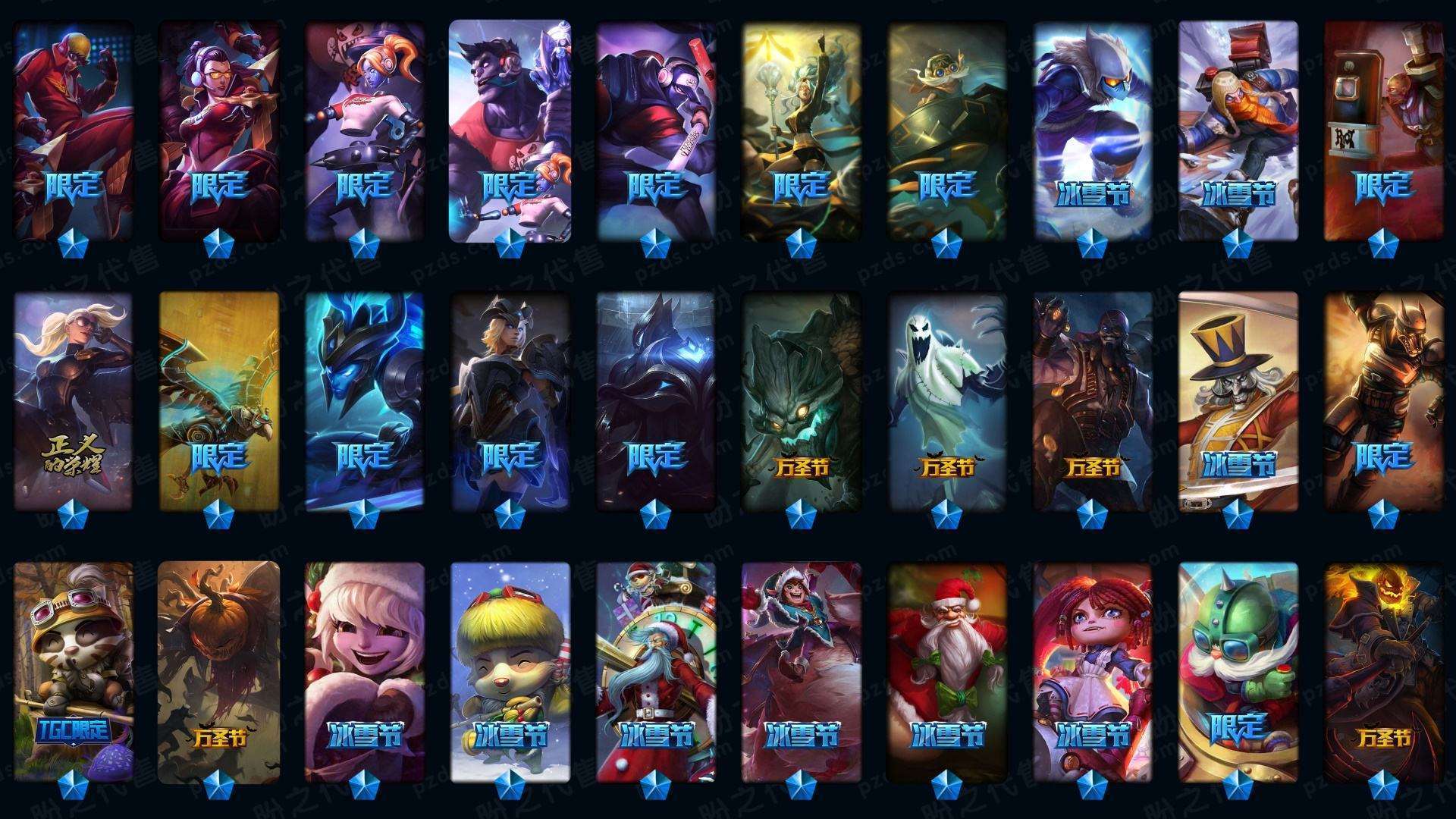Choose the blue-skinned girl with orange pigtails card

(365, 129)
